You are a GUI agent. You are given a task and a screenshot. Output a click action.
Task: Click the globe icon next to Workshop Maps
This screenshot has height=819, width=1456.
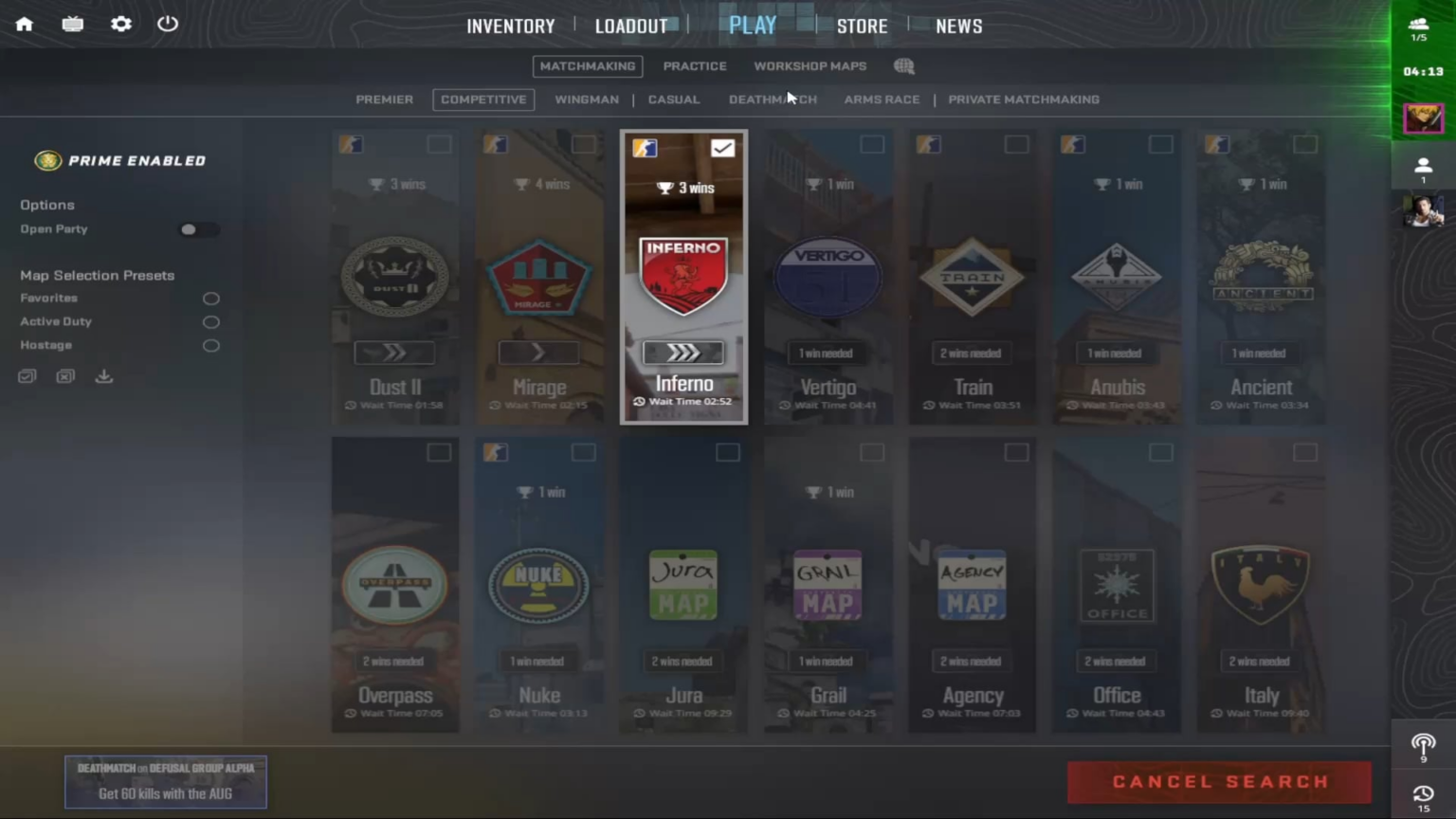click(903, 66)
